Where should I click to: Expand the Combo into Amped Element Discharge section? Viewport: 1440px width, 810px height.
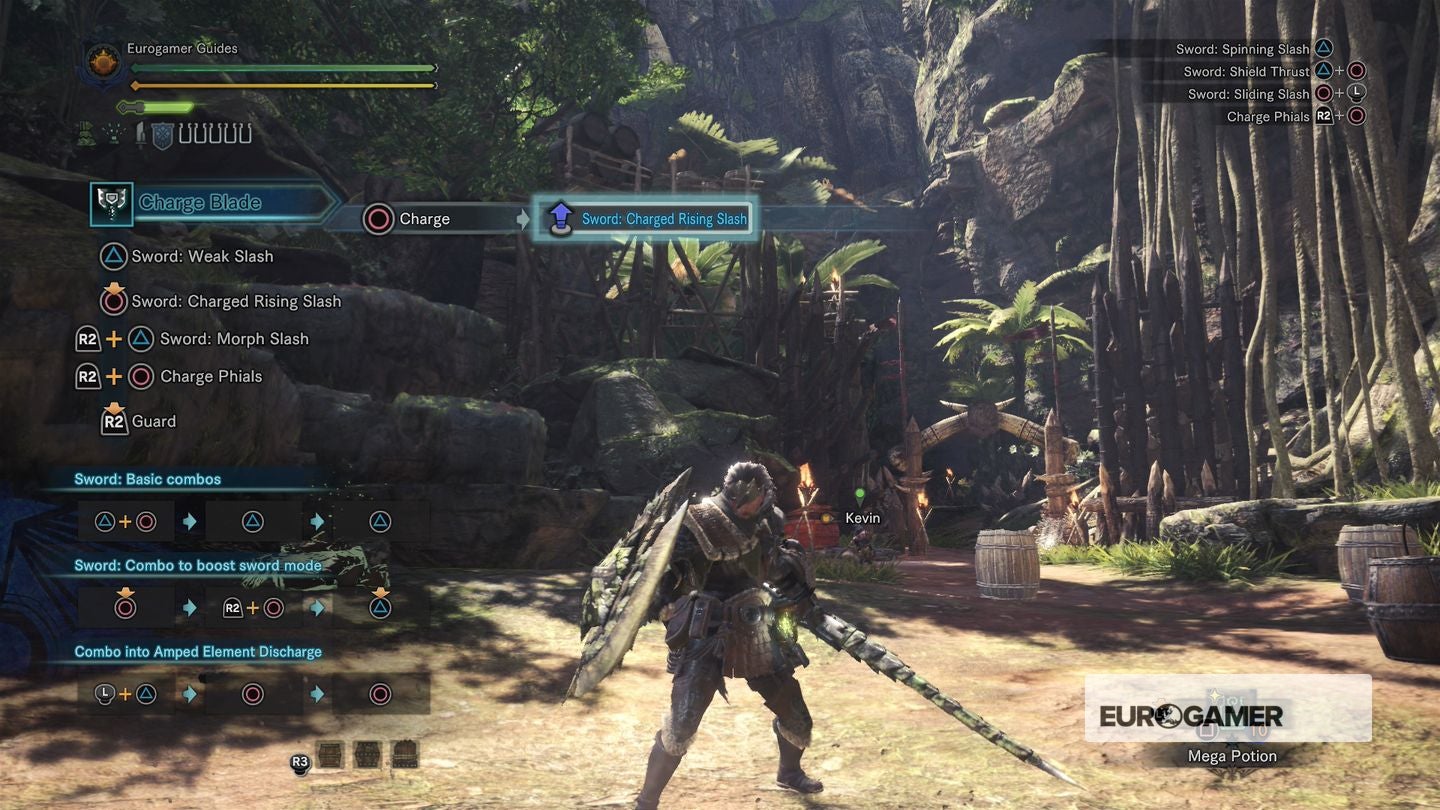(198, 651)
